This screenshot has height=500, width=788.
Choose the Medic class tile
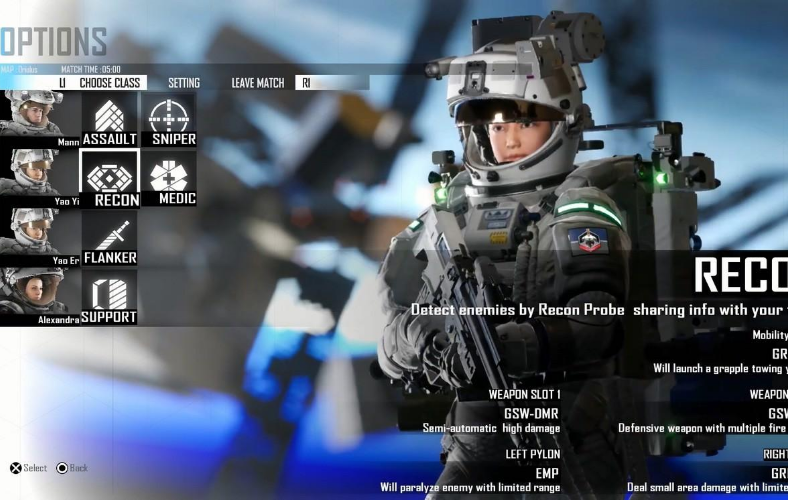[168, 179]
